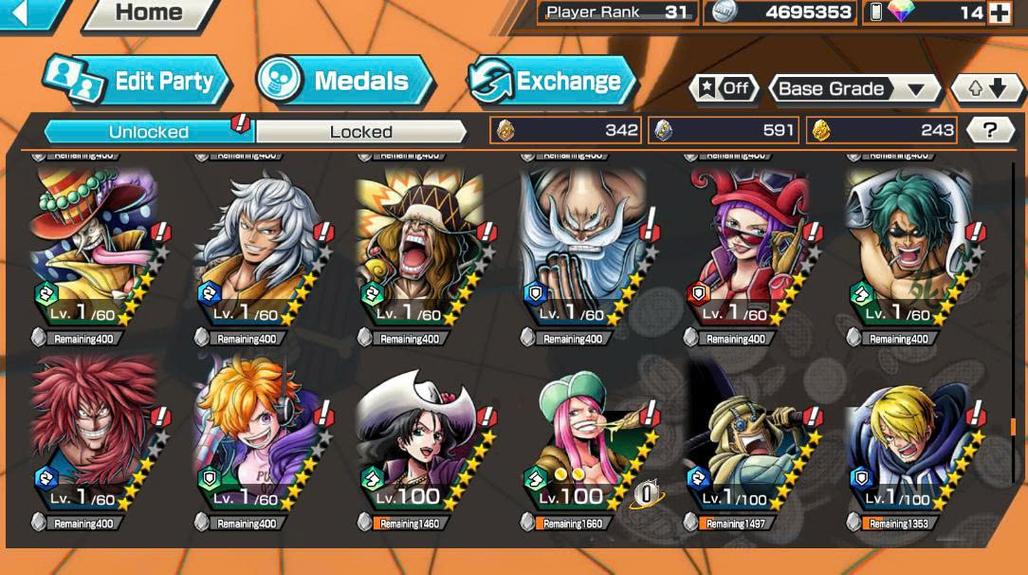Open the Exchange menu
This screenshot has height=575, width=1028.
[552, 82]
